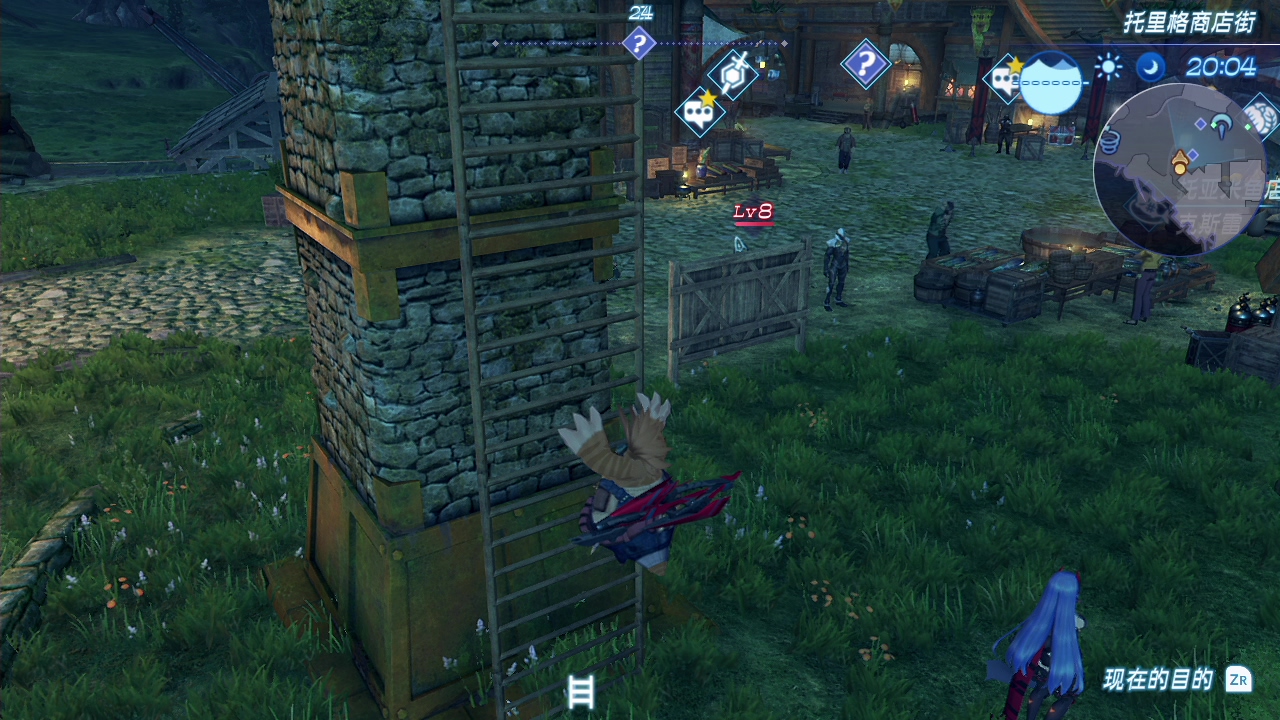Select the starred speech-bubble marker behind the tide gauge

(x=1004, y=79)
